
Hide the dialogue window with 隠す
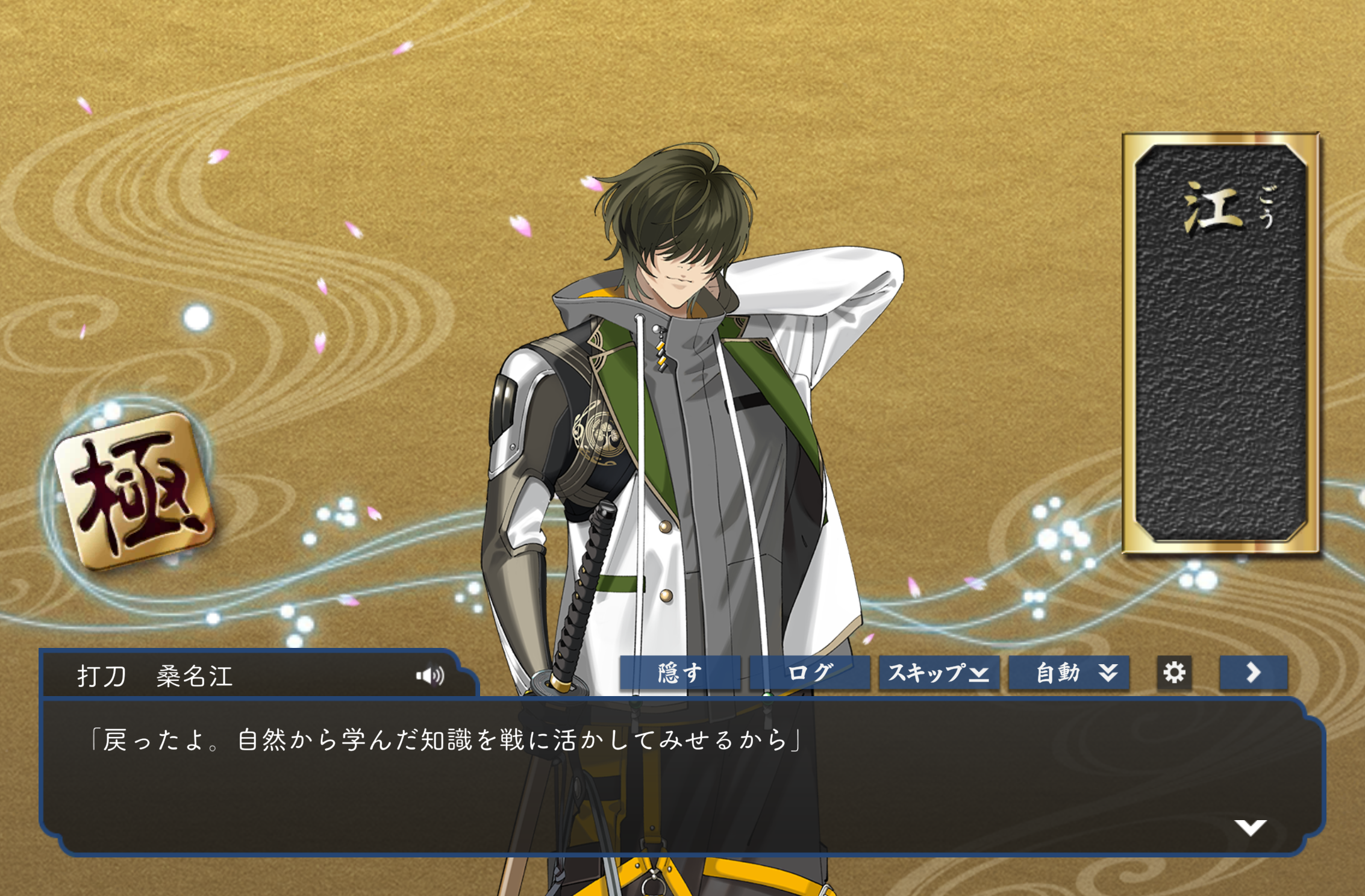click(x=680, y=673)
